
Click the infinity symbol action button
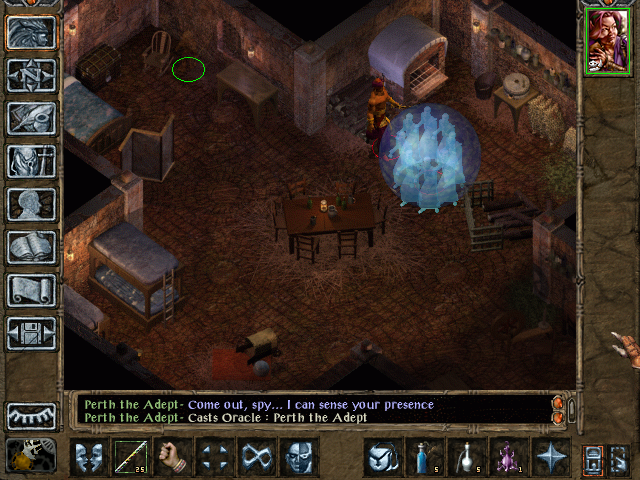tap(257, 457)
